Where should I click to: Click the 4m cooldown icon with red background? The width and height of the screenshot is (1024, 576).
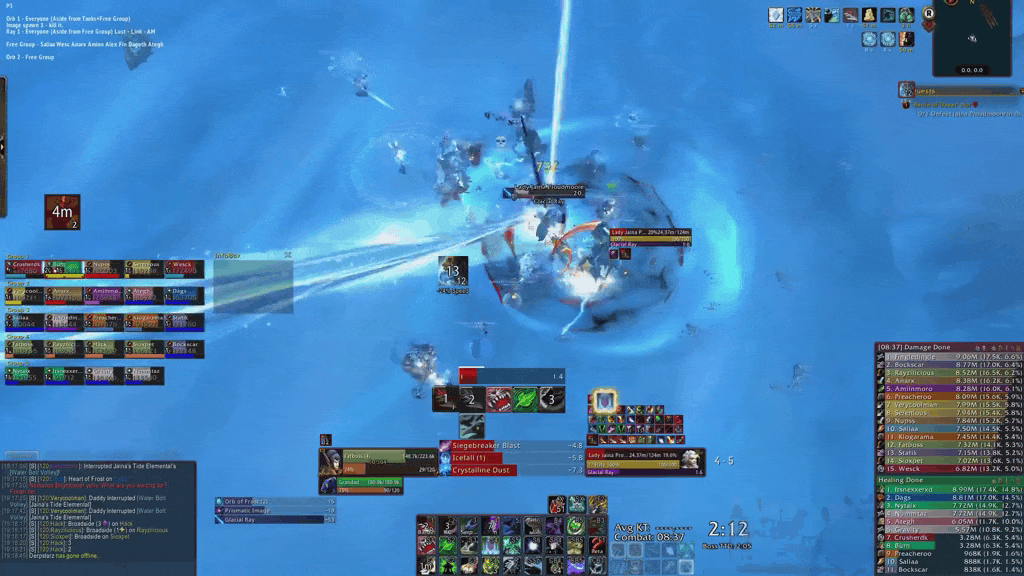[x=62, y=212]
